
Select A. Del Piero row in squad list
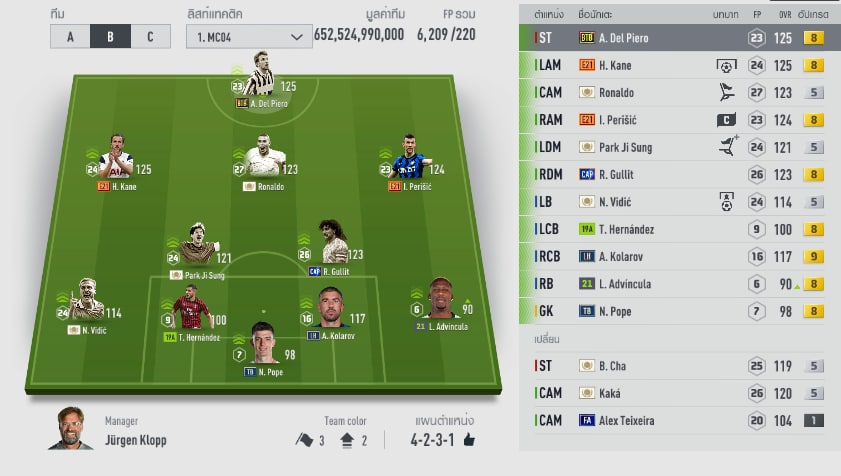click(x=680, y=38)
